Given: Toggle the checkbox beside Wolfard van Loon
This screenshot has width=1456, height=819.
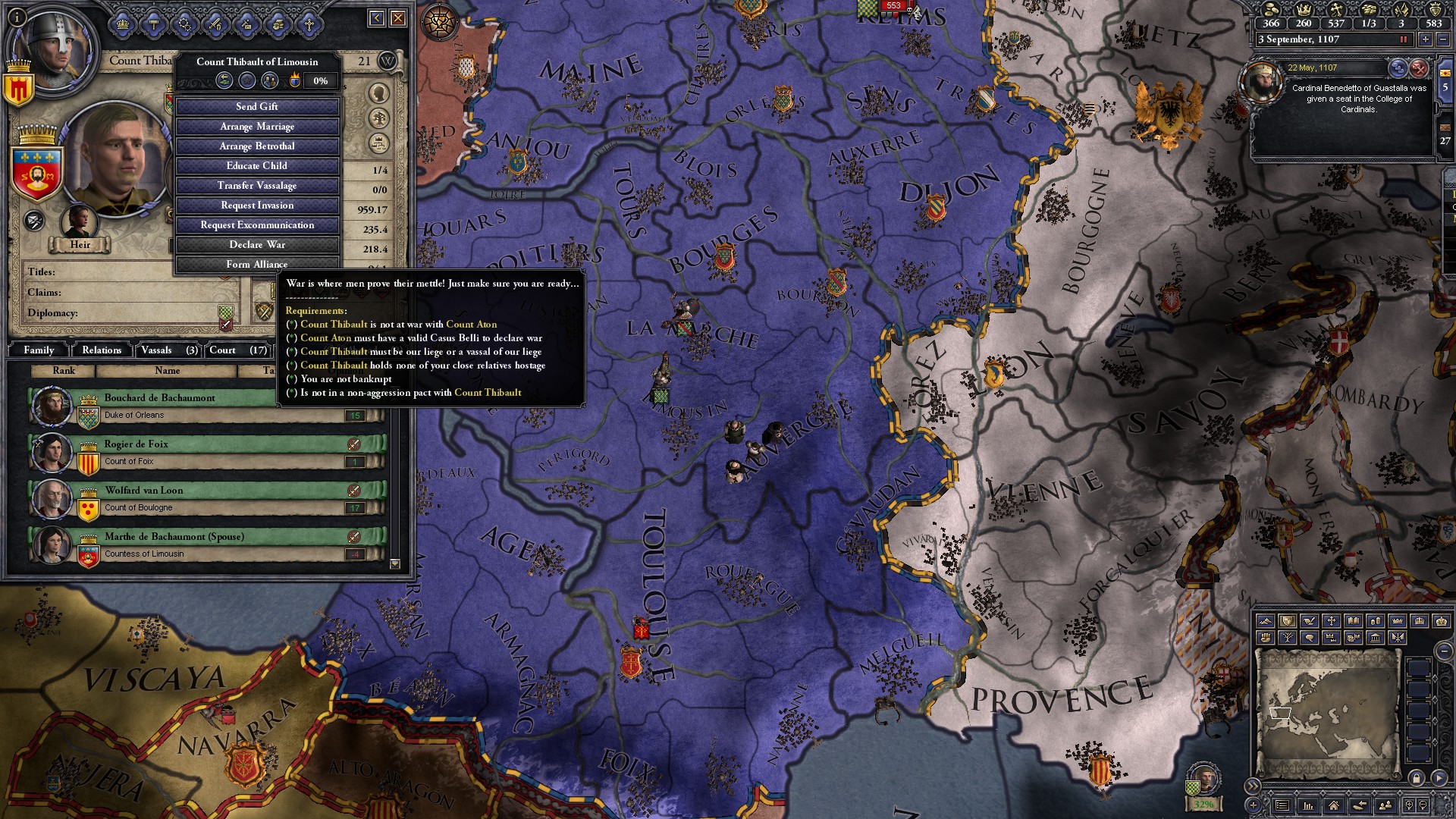Looking at the screenshot, I should pos(353,491).
